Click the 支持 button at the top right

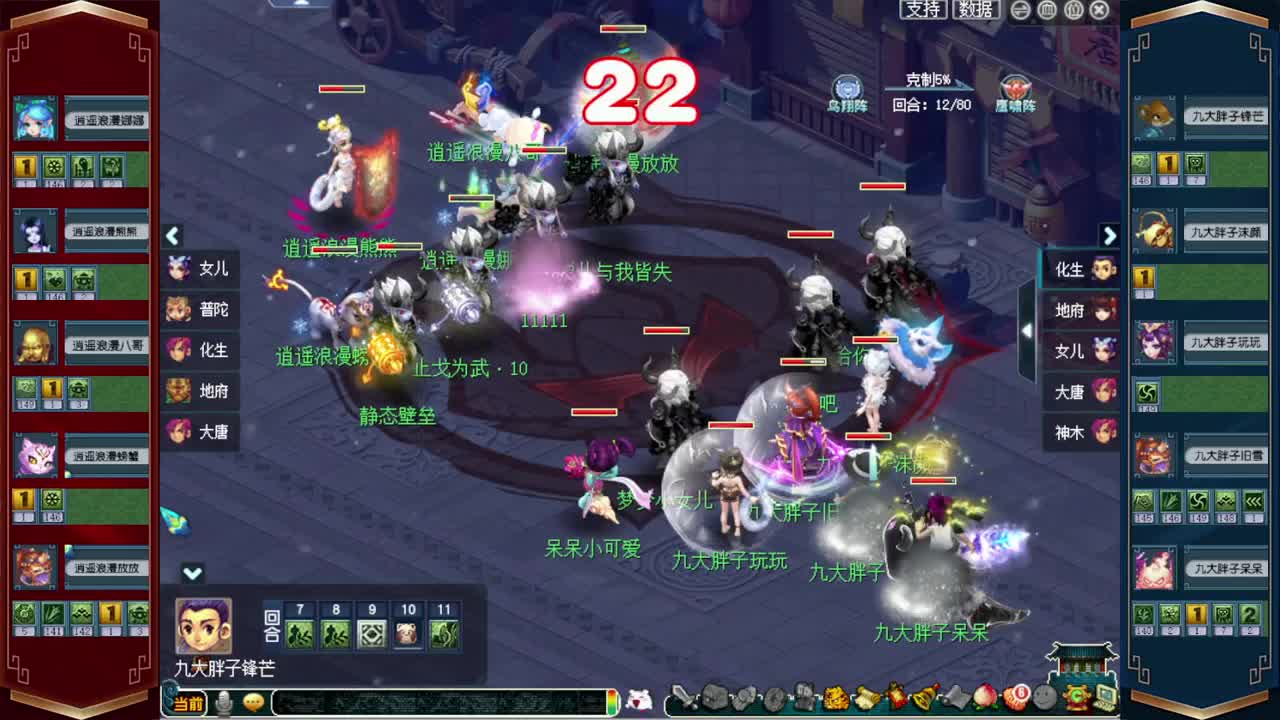pyautogui.click(x=924, y=9)
